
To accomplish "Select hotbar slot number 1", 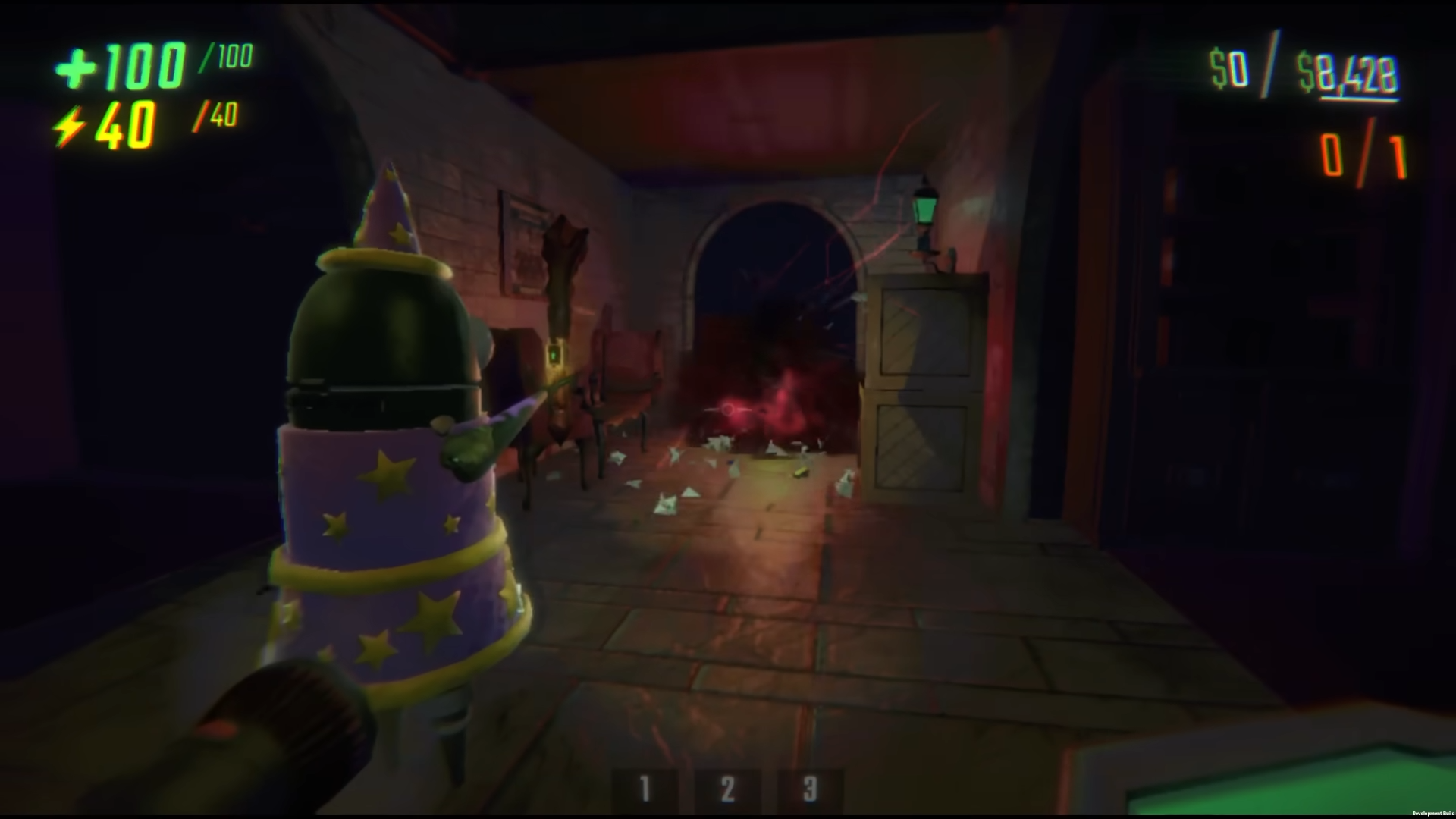I will (645, 790).
